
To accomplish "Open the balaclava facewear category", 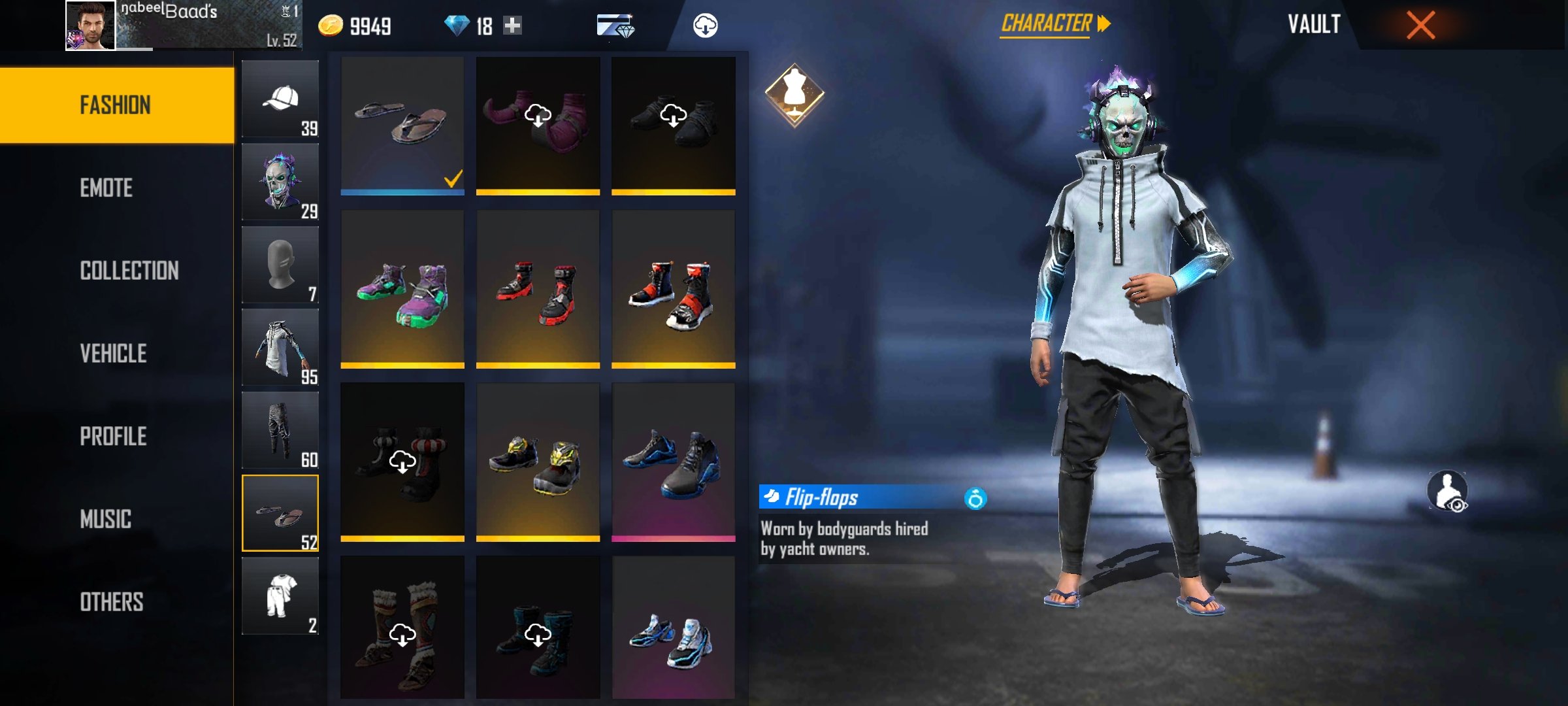I will [x=280, y=265].
